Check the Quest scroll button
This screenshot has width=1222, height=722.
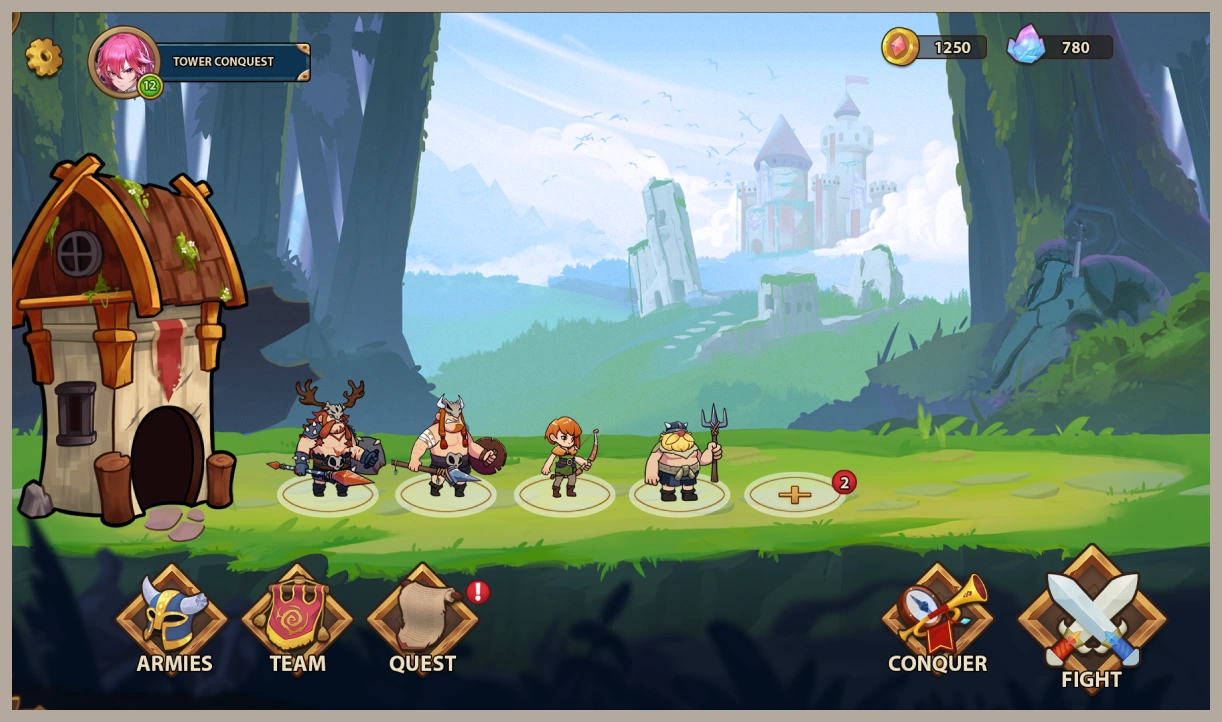pyautogui.click(x=422, y=620)
